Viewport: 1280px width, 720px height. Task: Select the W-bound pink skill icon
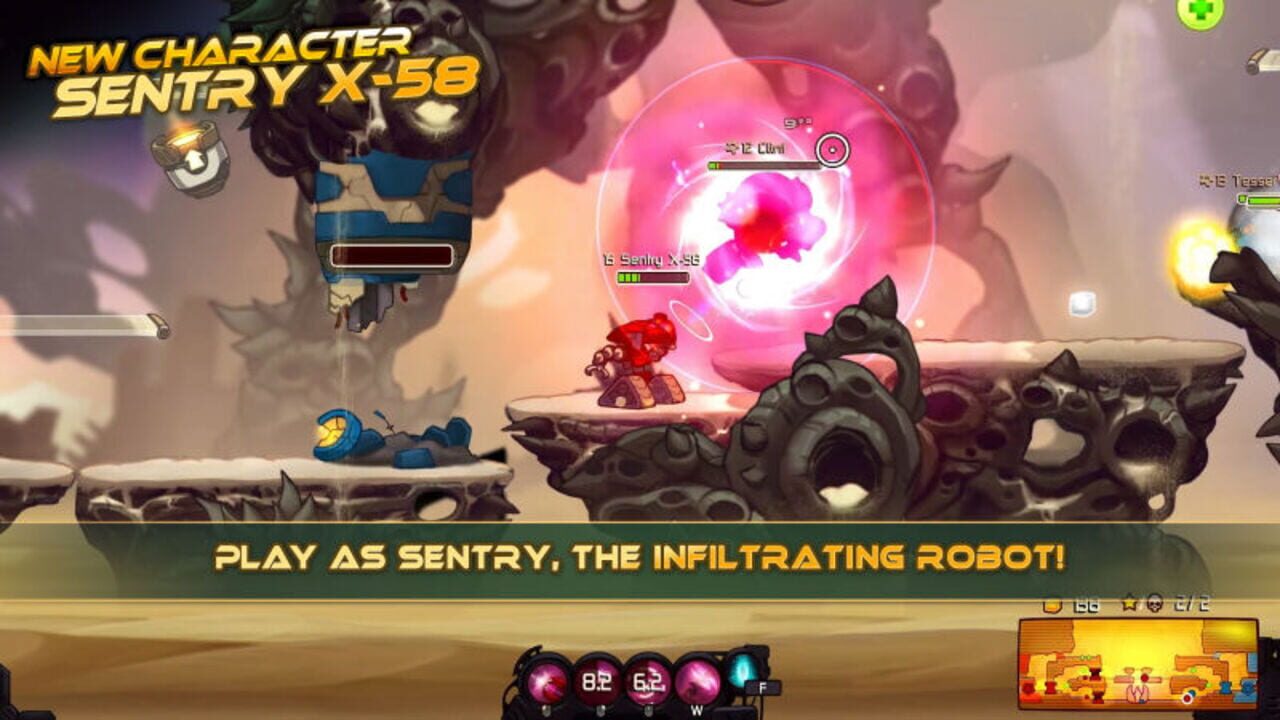pos(699,682)
